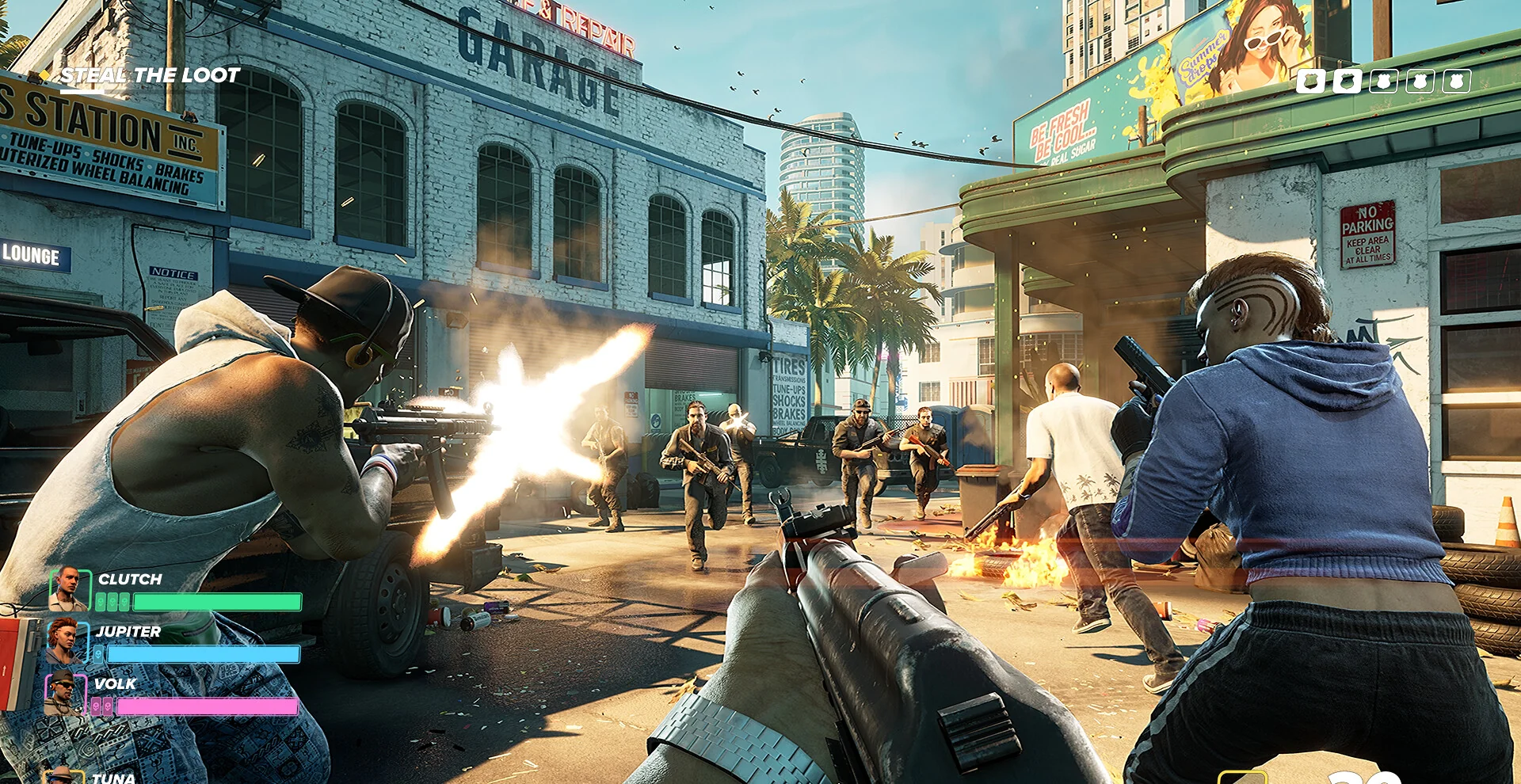Select Jupiter's crew portrait
The height and width of the screenshot is (784, 1521).
[65, 641]
